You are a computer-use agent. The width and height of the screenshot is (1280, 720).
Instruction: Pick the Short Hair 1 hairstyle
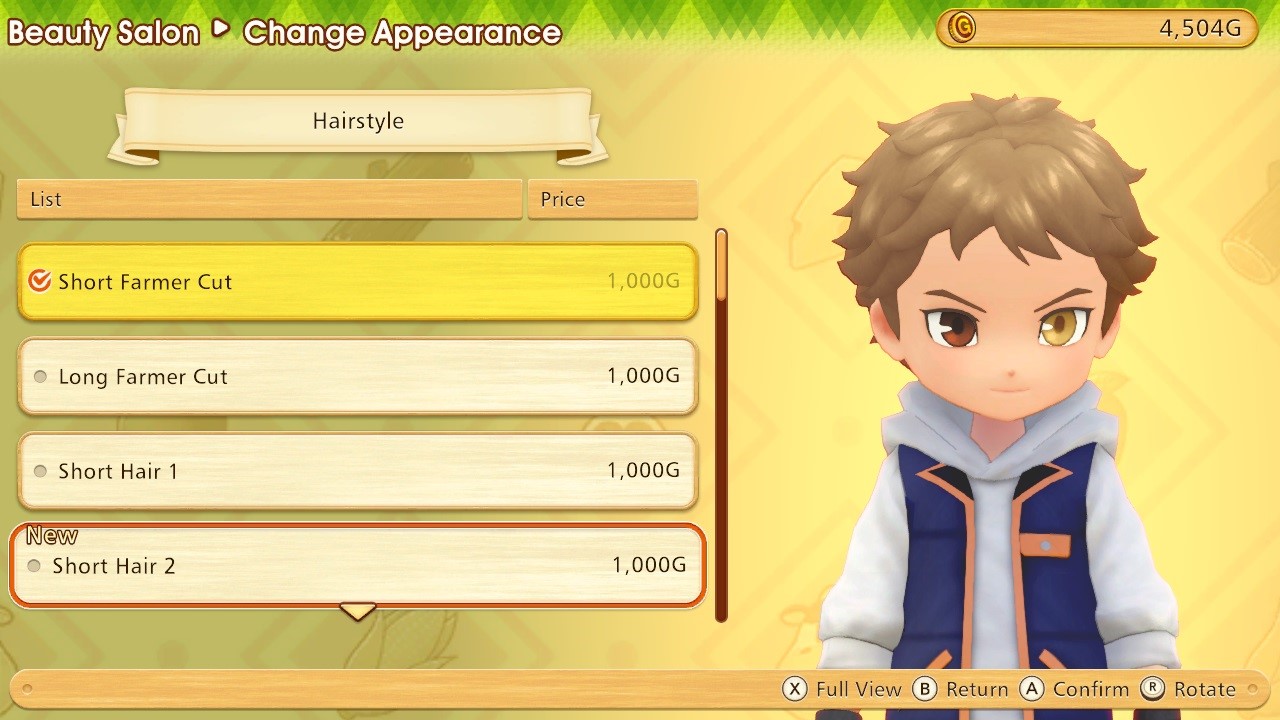coord(357,471)
